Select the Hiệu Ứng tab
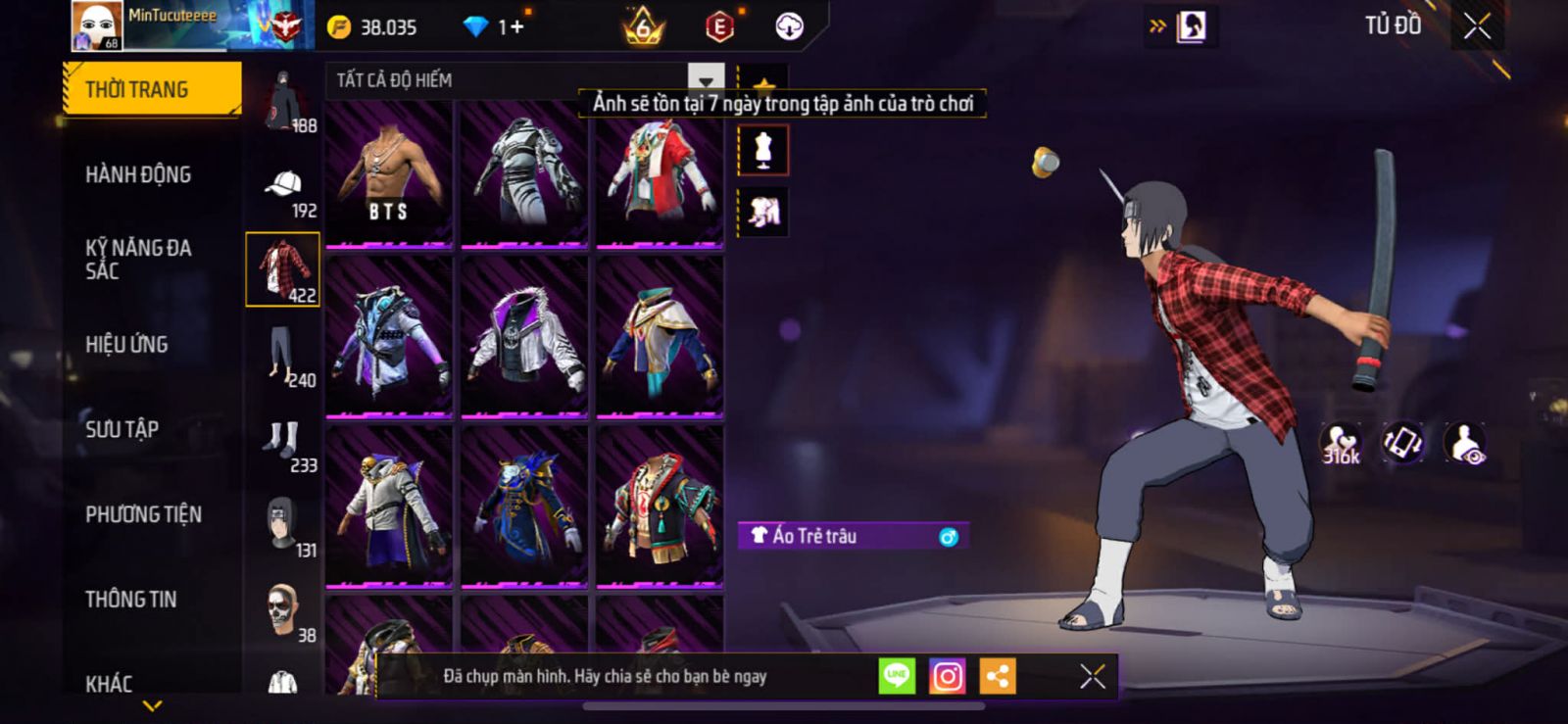 pyautogui.click(x=126, y=344)
